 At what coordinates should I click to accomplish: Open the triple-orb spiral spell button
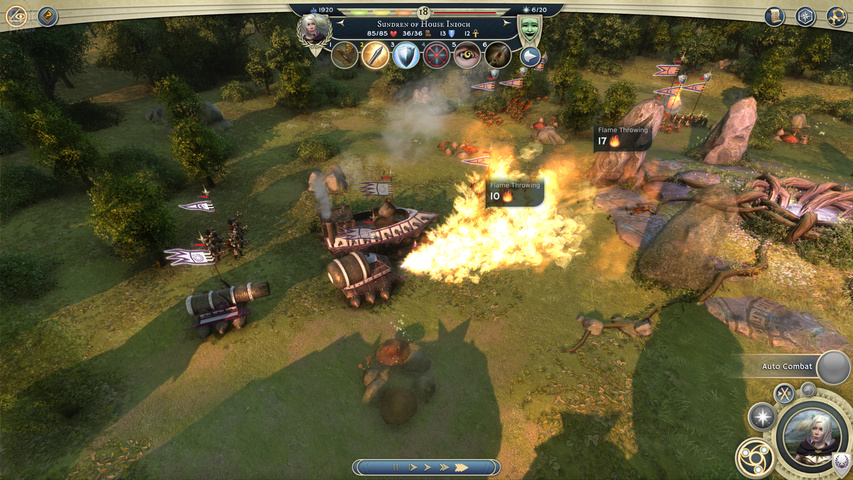[755, 458]
